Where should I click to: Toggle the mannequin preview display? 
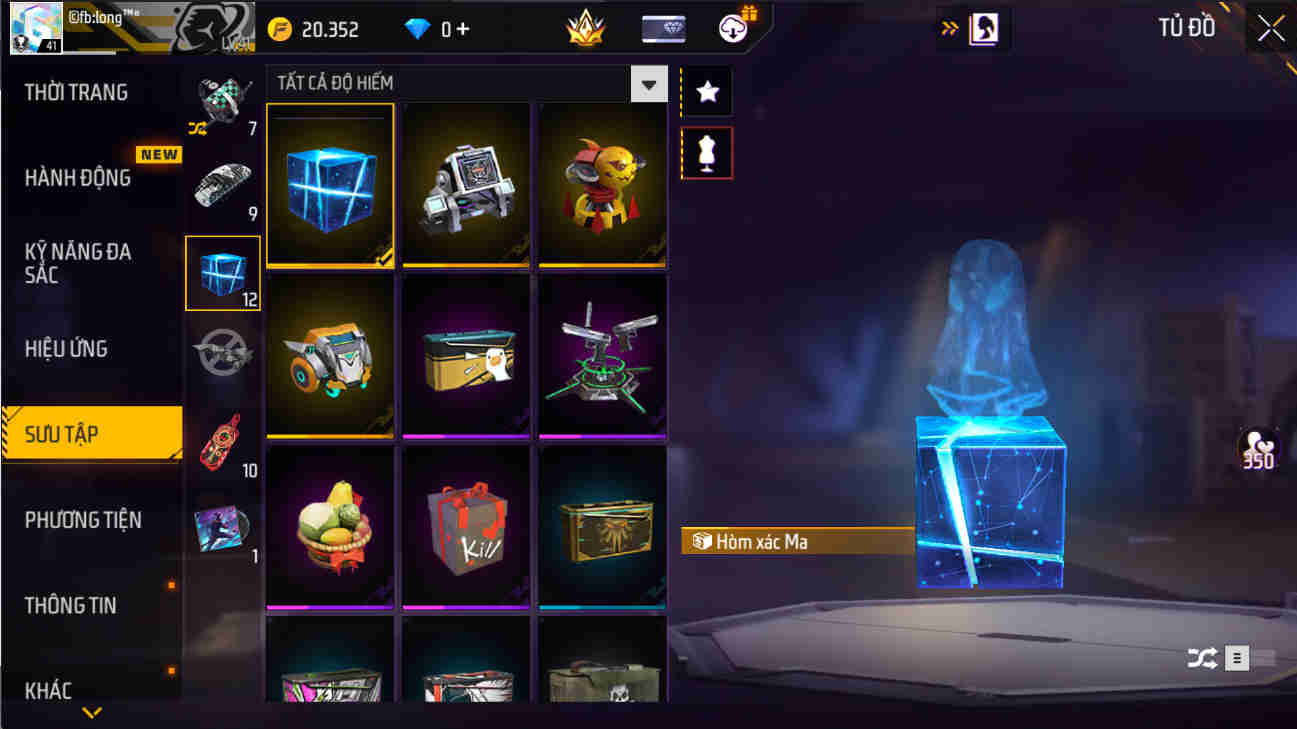coord(707,153)
